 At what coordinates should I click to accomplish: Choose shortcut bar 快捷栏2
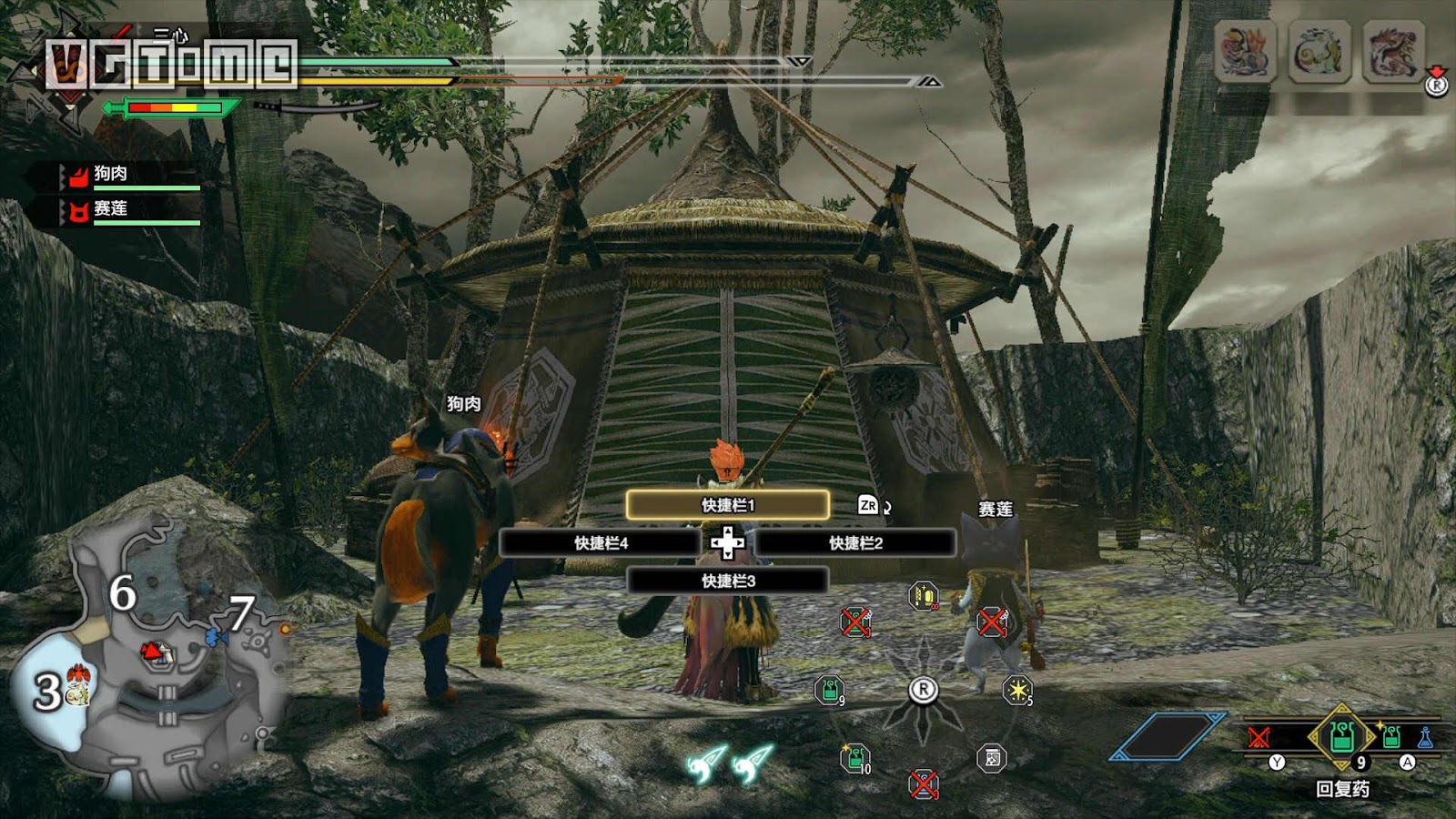click(855, 543)
